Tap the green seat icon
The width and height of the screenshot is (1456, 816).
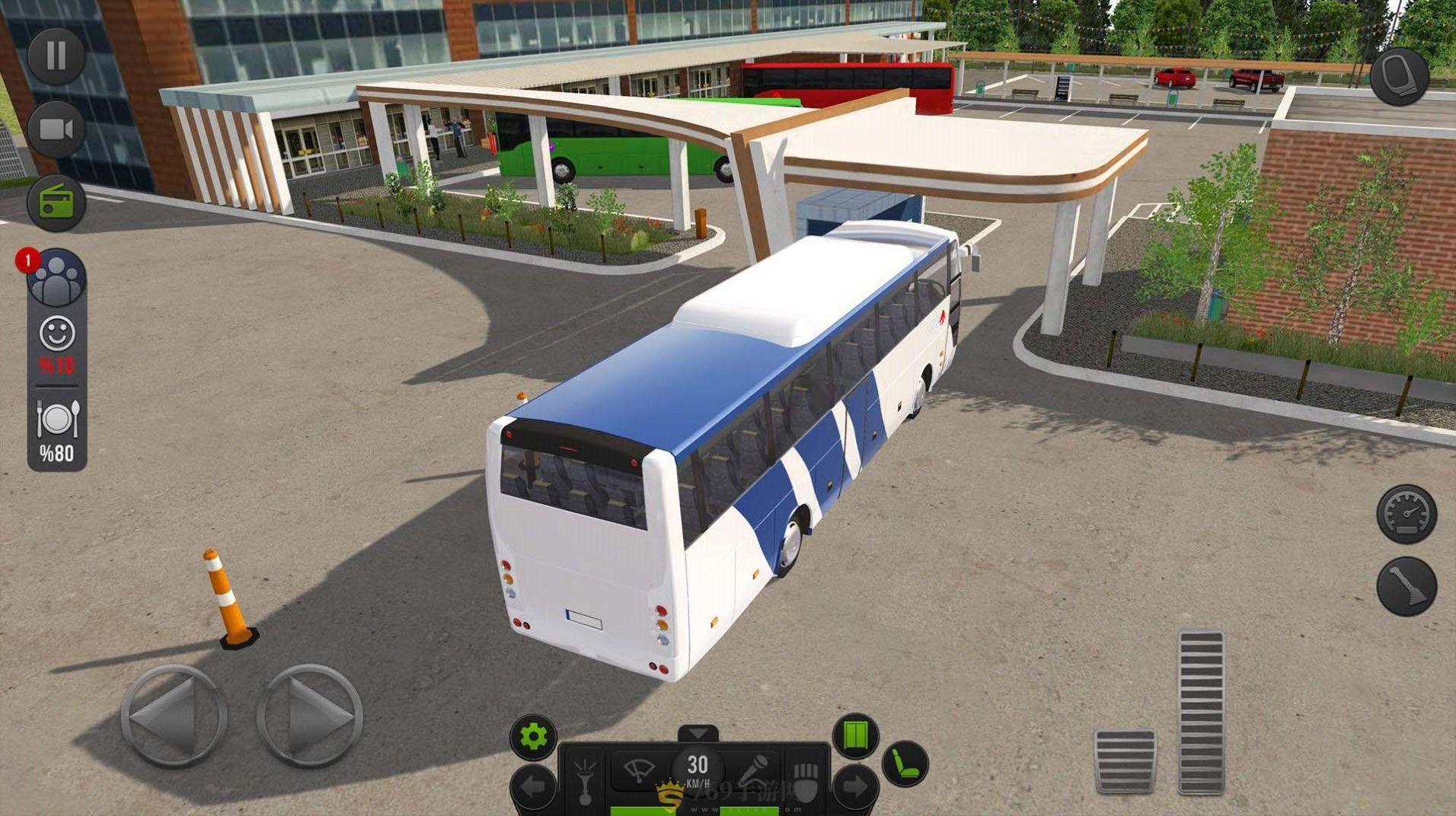[905, 763]
